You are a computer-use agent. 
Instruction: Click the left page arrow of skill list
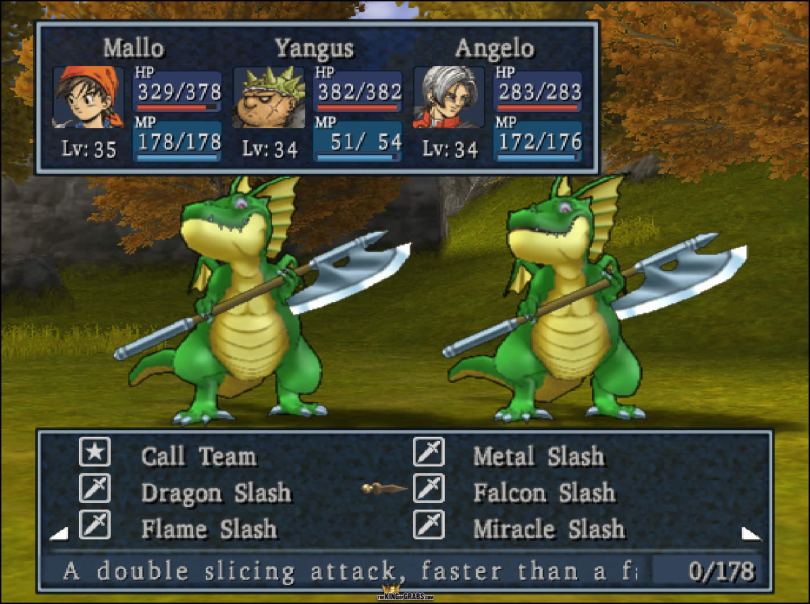[58, 533]
